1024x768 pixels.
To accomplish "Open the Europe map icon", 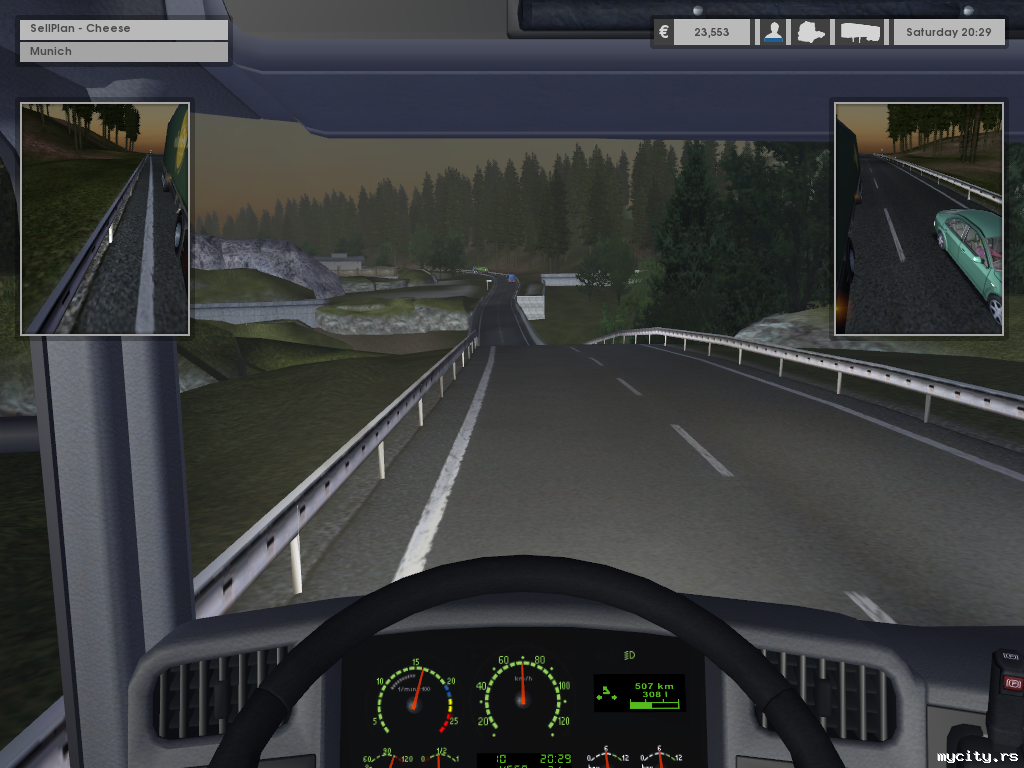I will [811, 32].
